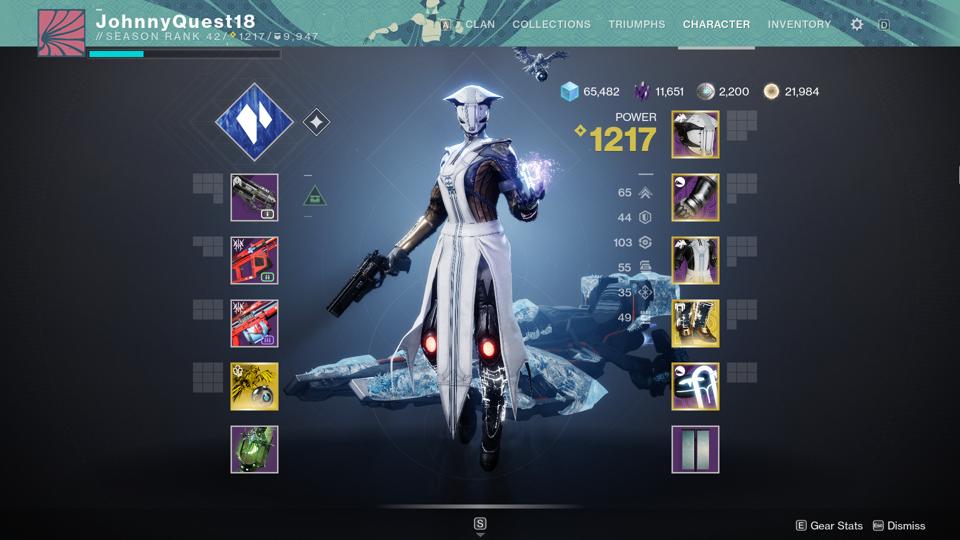The height and width of the screenshot is (540, 960).
Task: Choose the red energy weapon slot
Action: tap(255, 260)
